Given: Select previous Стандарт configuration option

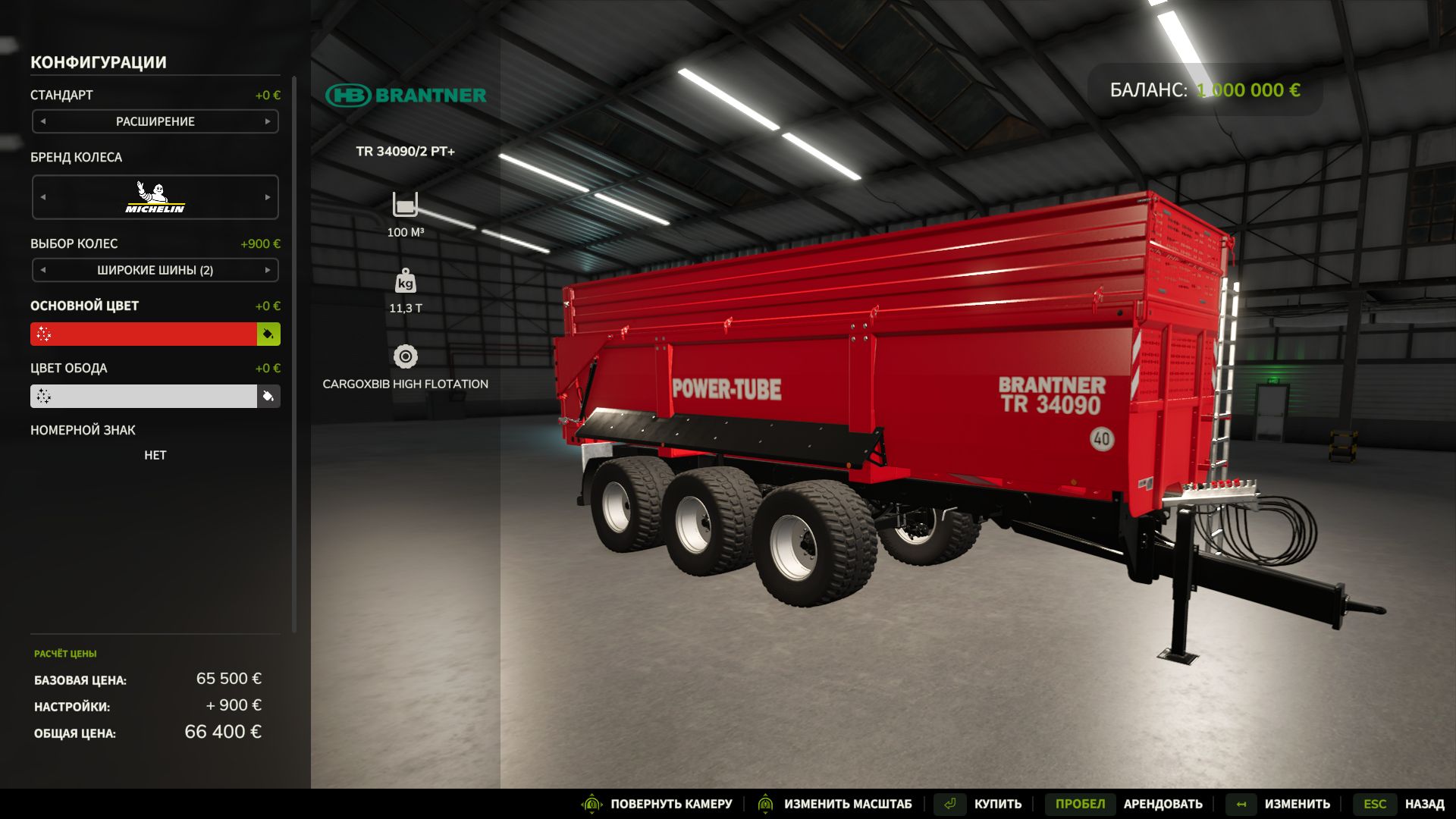Looking at the screenshot, I should 43,121.
